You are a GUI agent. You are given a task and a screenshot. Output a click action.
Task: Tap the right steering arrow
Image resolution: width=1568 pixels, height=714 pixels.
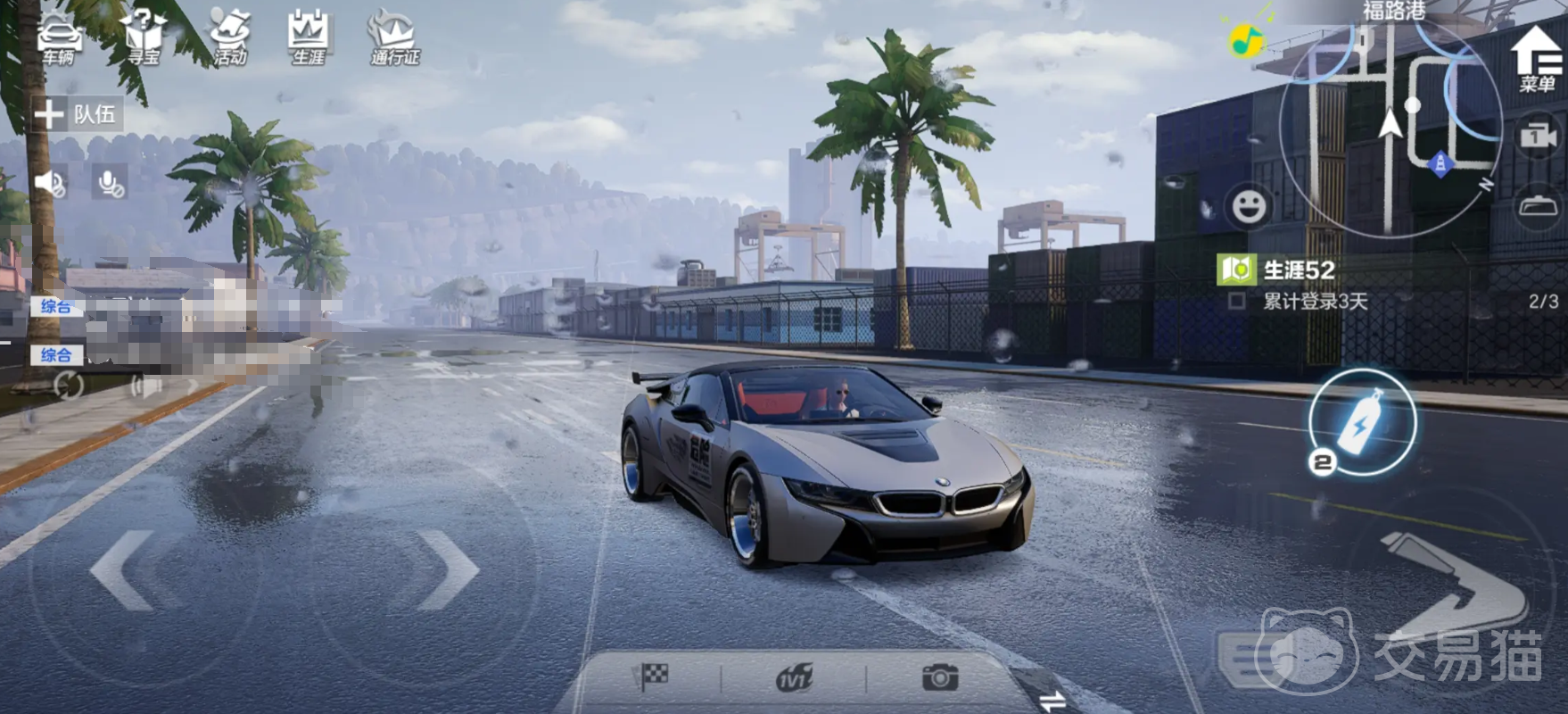pyautogui.click(x=448, y=569)
